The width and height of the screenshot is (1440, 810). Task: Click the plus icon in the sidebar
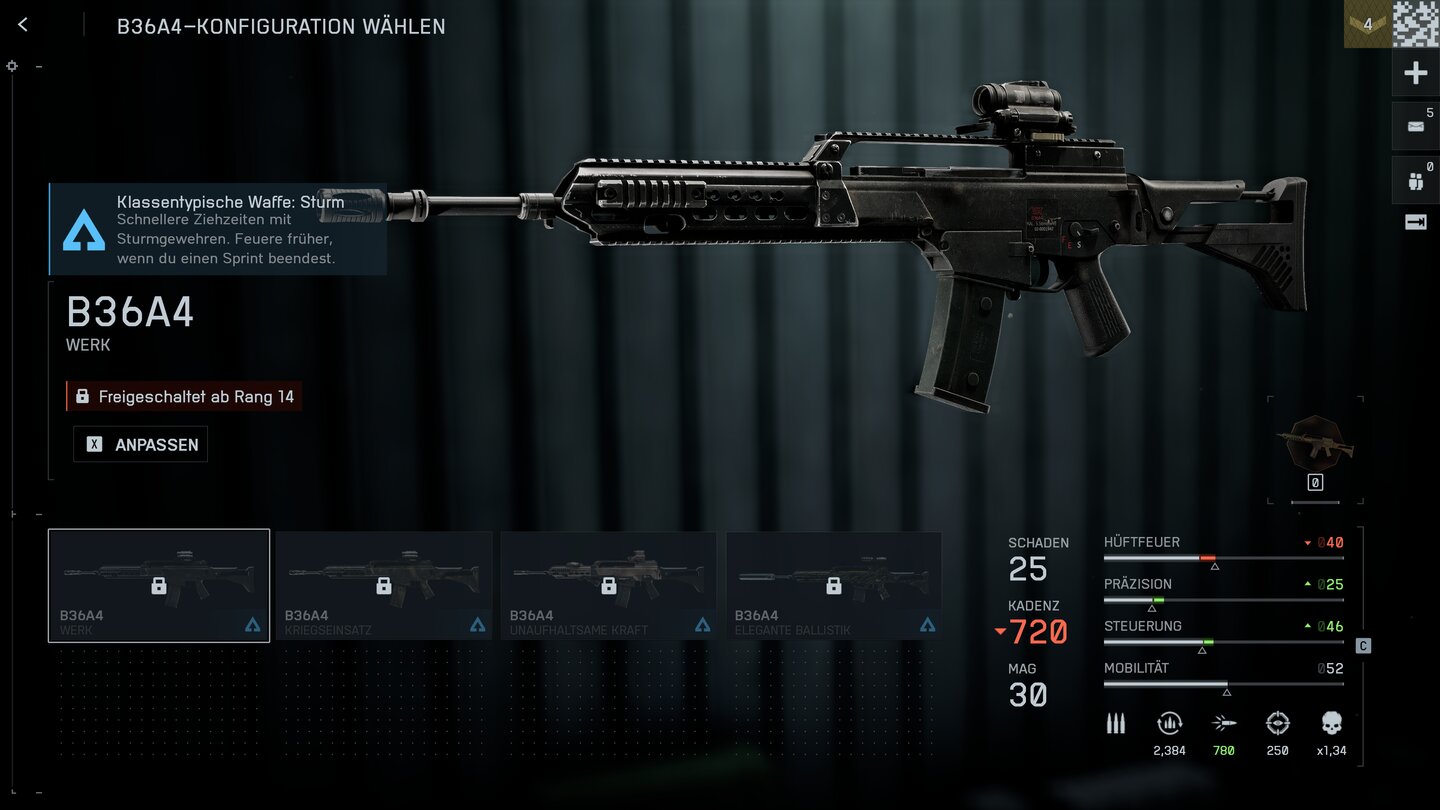click(x=1415, y=73)
